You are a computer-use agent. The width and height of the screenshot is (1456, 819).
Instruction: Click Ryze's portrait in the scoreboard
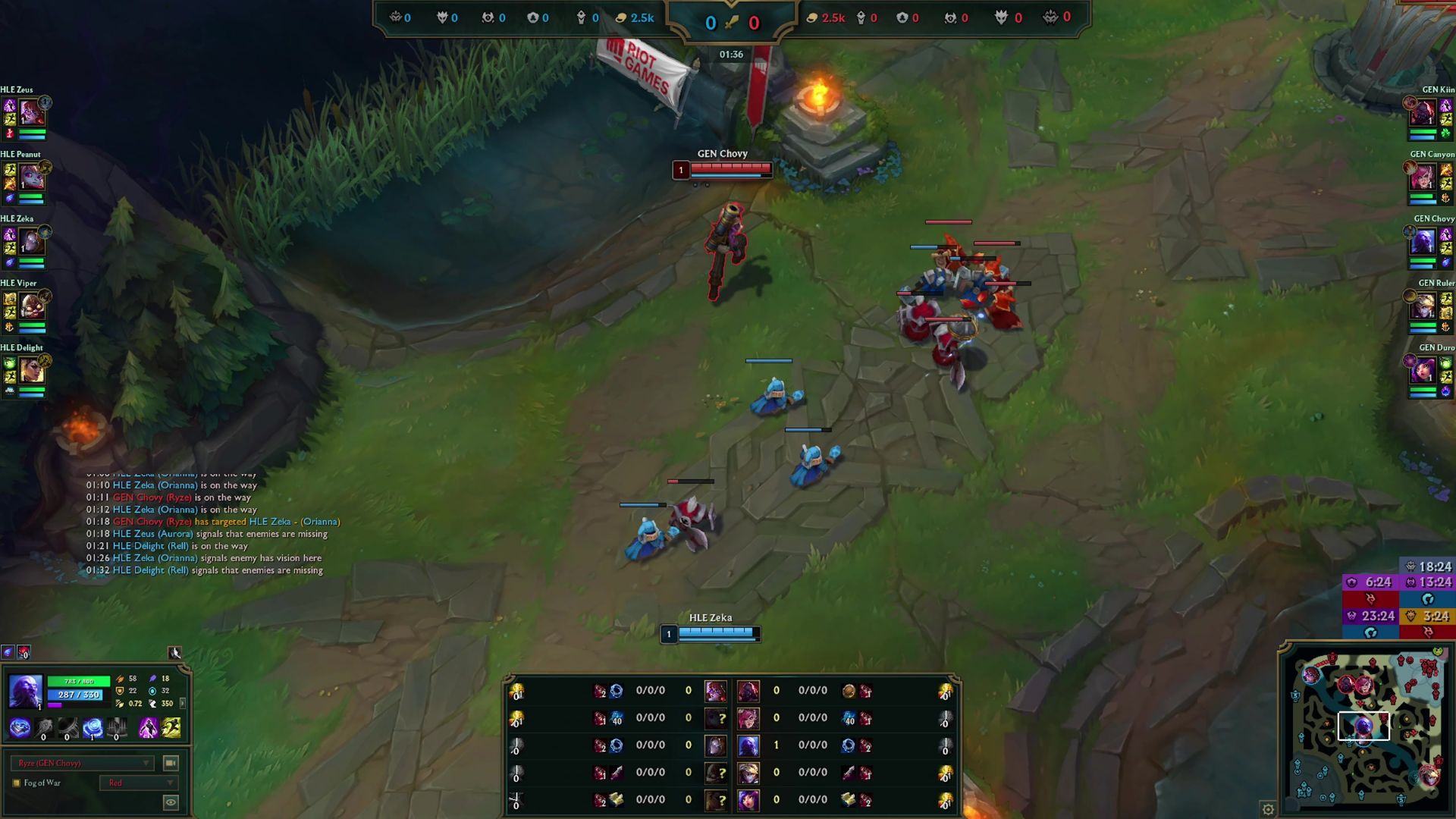tap(748, 745)
